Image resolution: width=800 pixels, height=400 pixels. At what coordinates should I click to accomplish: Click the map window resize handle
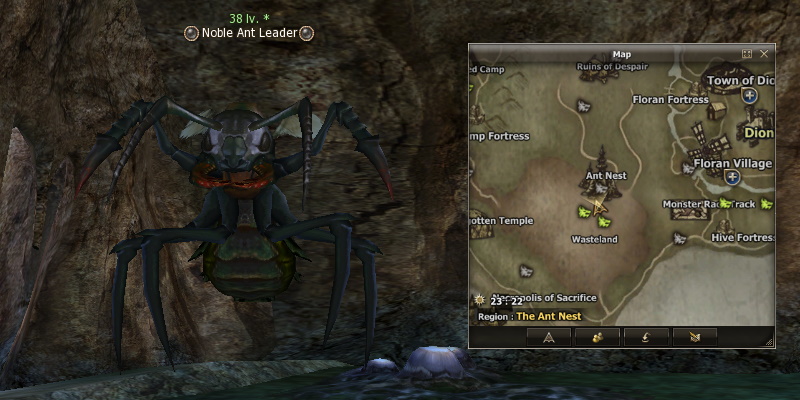[769, 343]
